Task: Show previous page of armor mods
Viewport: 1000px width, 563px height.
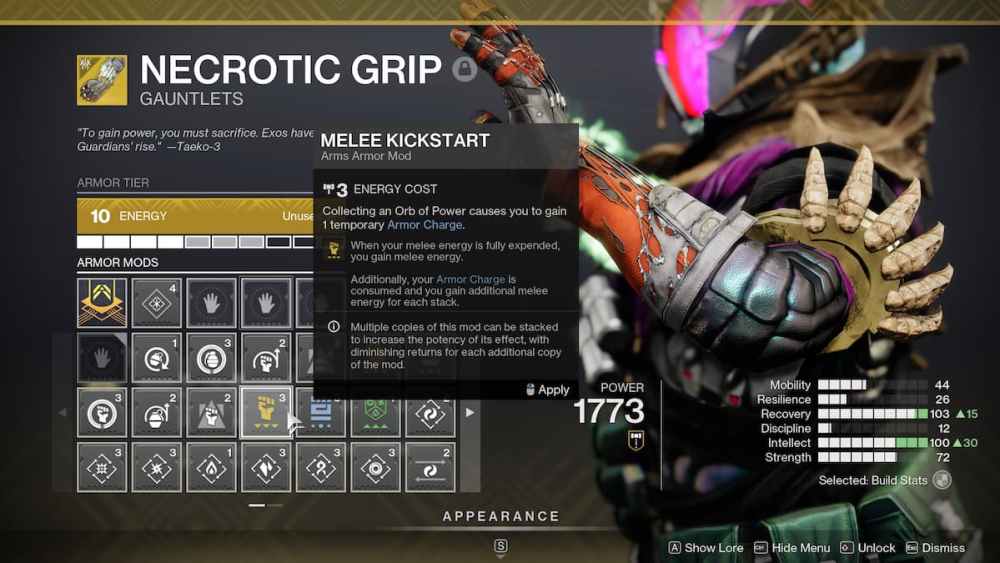Action: pos(62,412)
